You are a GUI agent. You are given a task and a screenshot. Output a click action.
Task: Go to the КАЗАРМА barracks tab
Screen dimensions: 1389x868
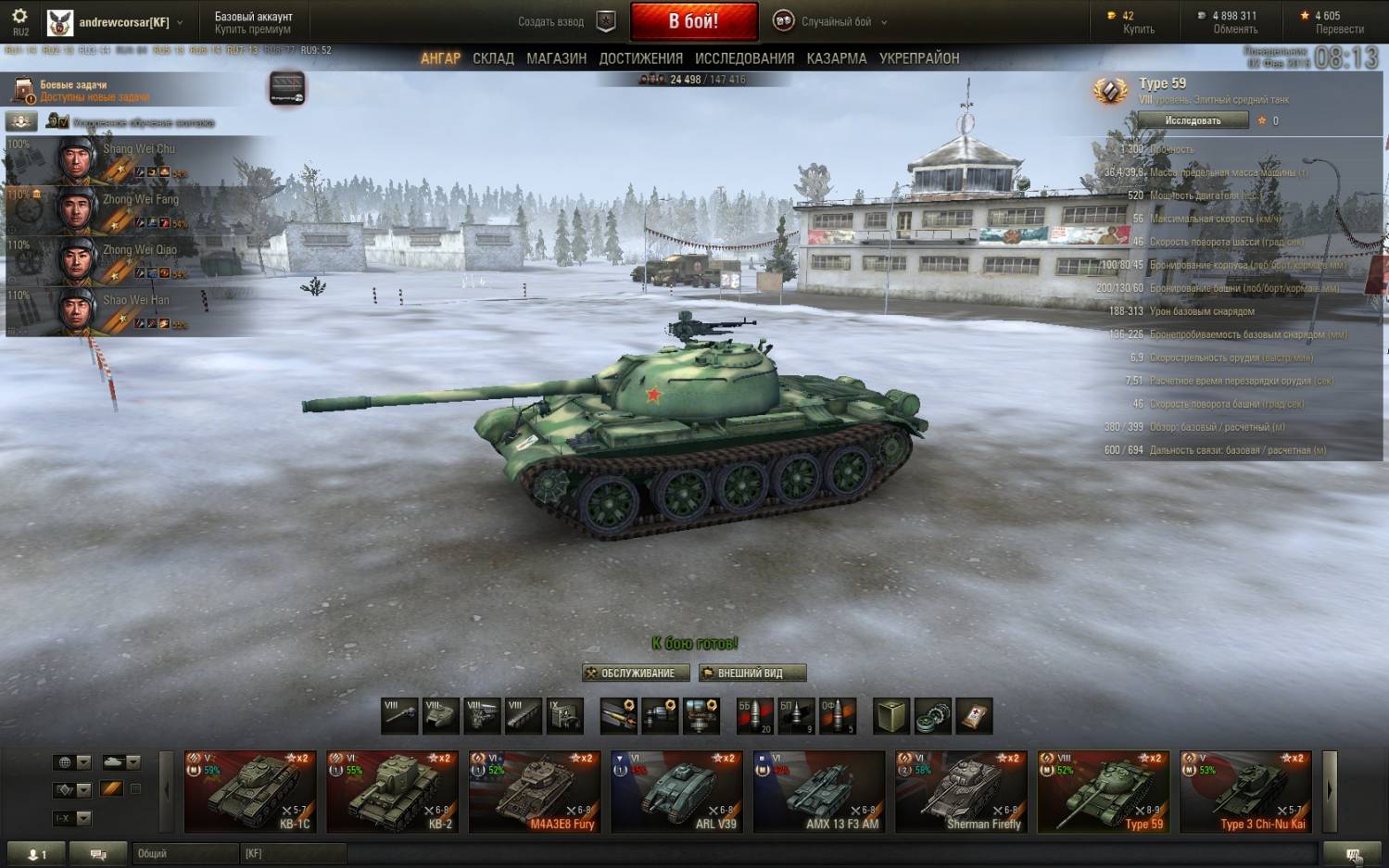(x=836, y=58)
